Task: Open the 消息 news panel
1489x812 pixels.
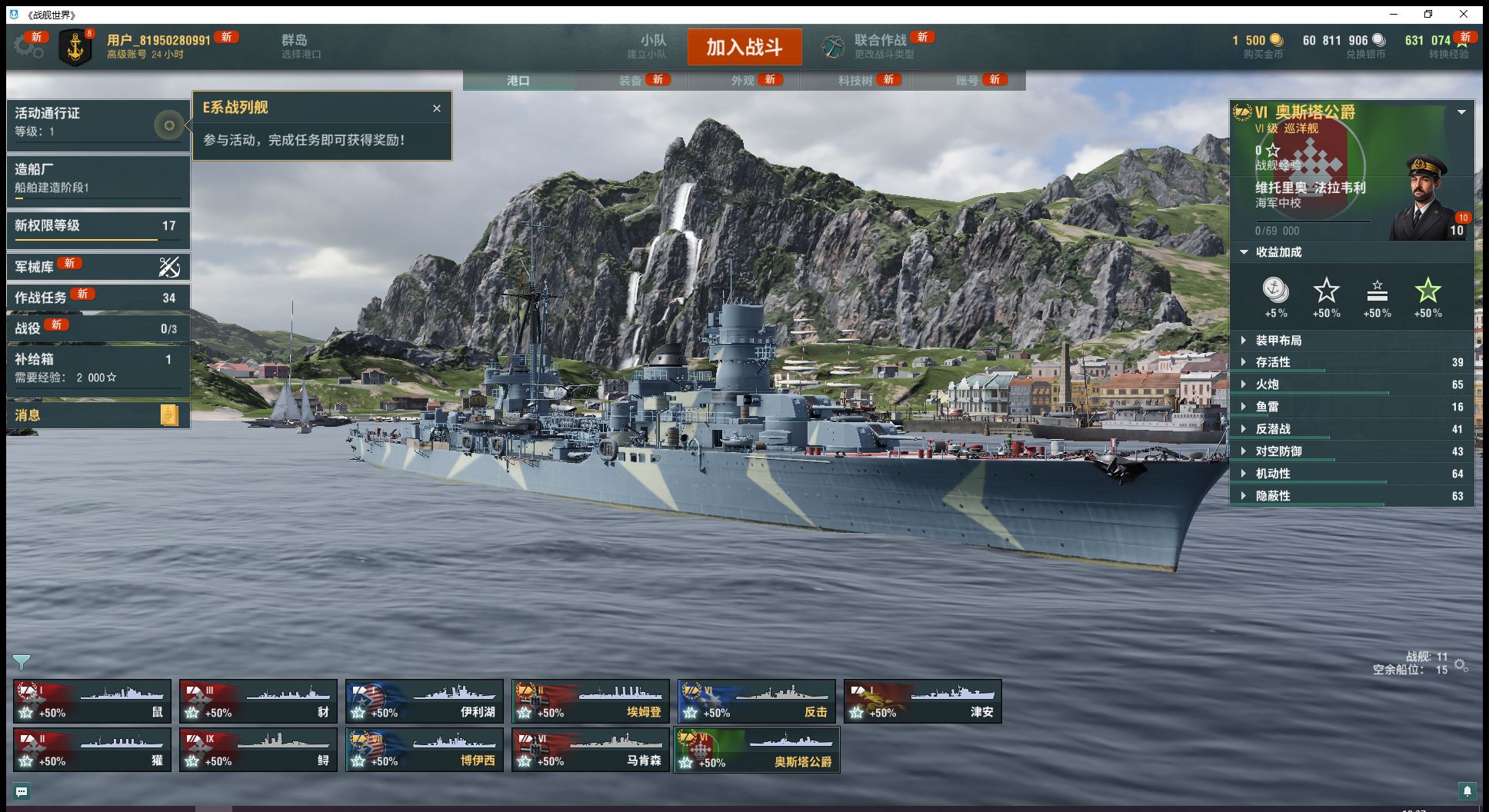Action: (98, 415)
